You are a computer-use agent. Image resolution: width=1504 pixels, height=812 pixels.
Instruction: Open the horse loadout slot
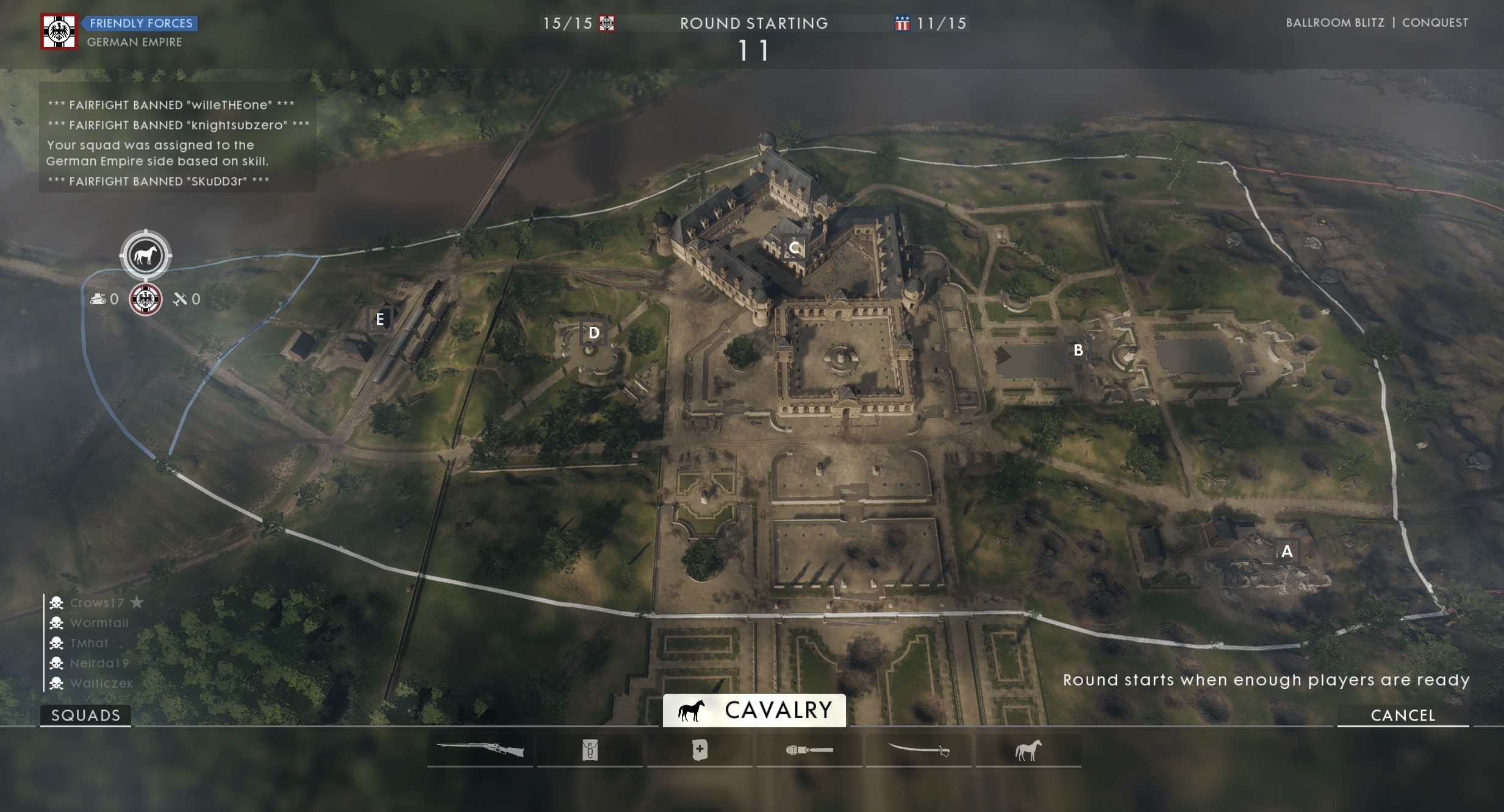coord(1028,750)
